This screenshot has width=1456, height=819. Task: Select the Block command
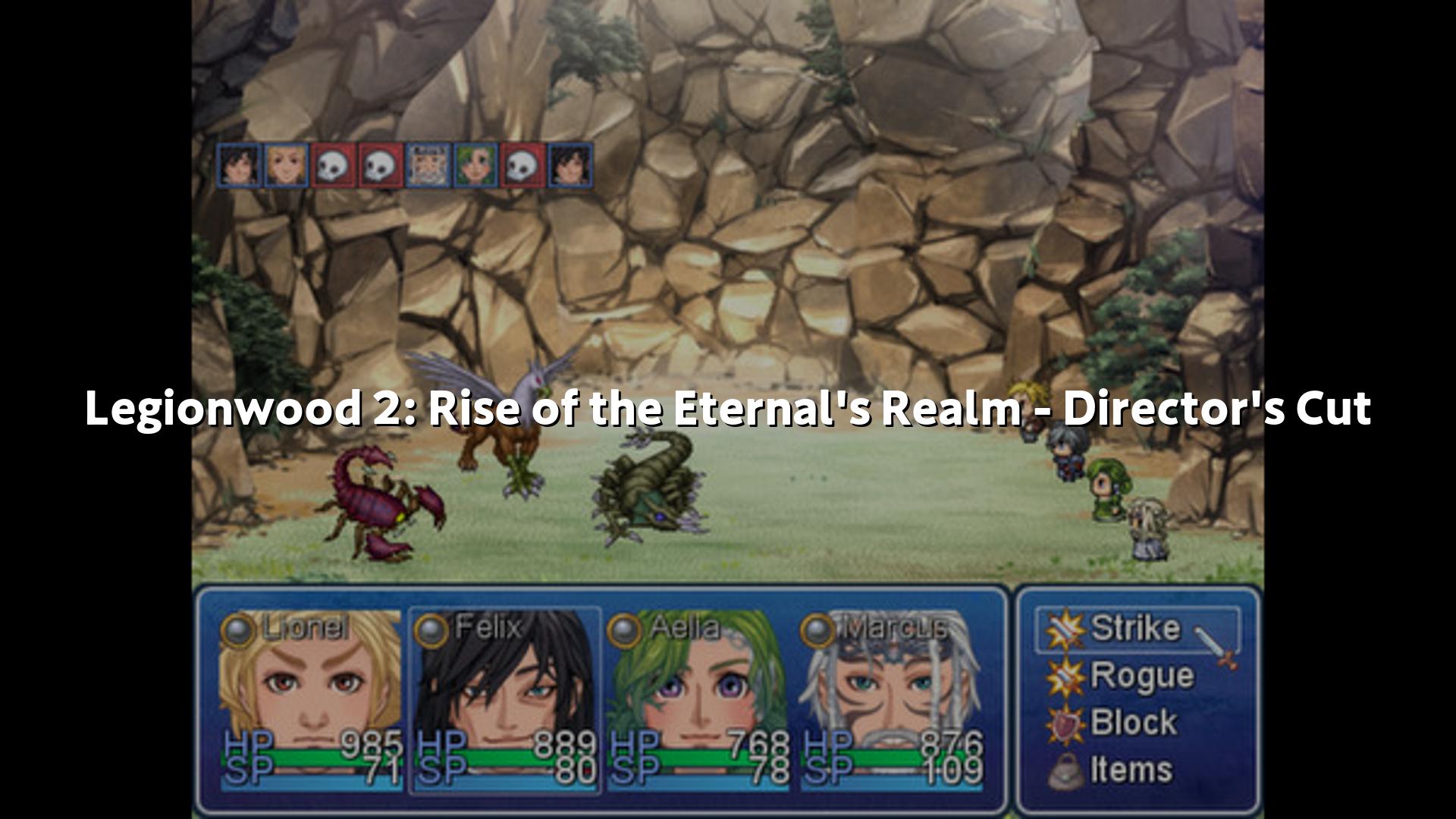(x=1133, y=723)
